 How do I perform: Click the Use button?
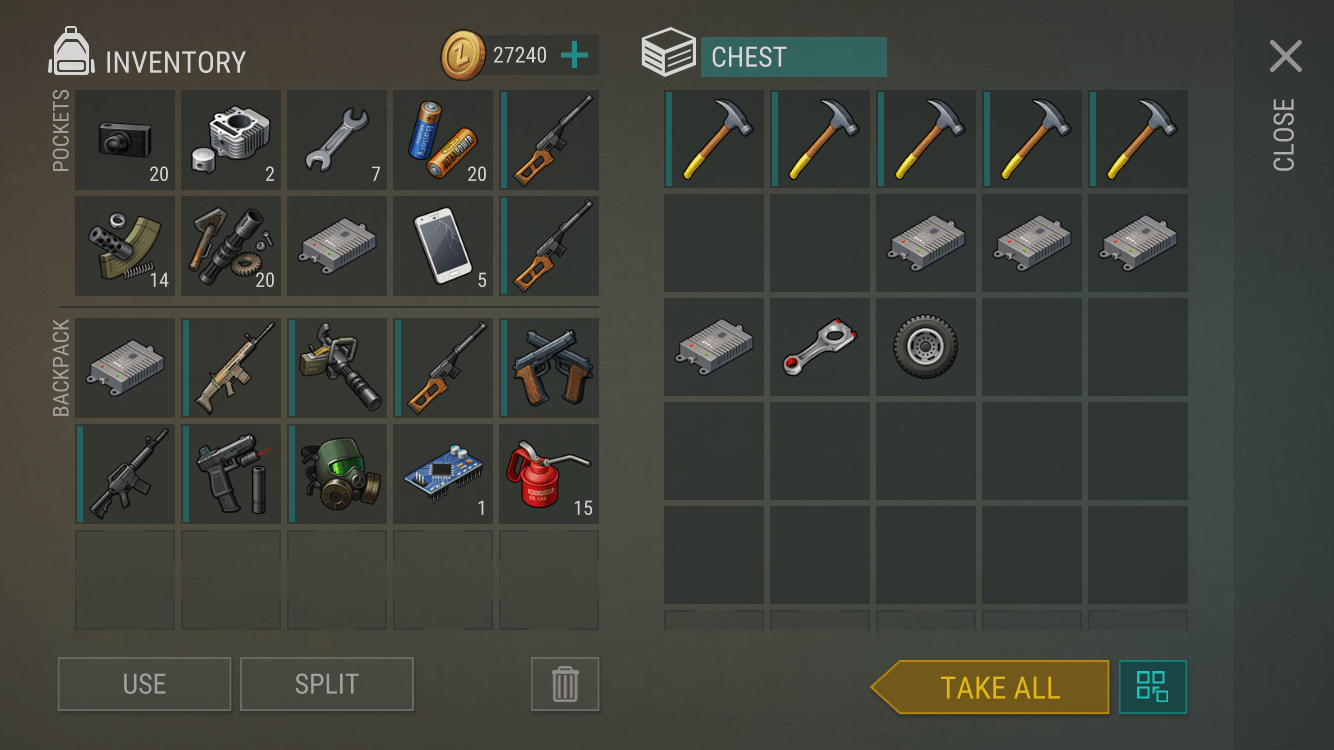click(x=144, y=684)
